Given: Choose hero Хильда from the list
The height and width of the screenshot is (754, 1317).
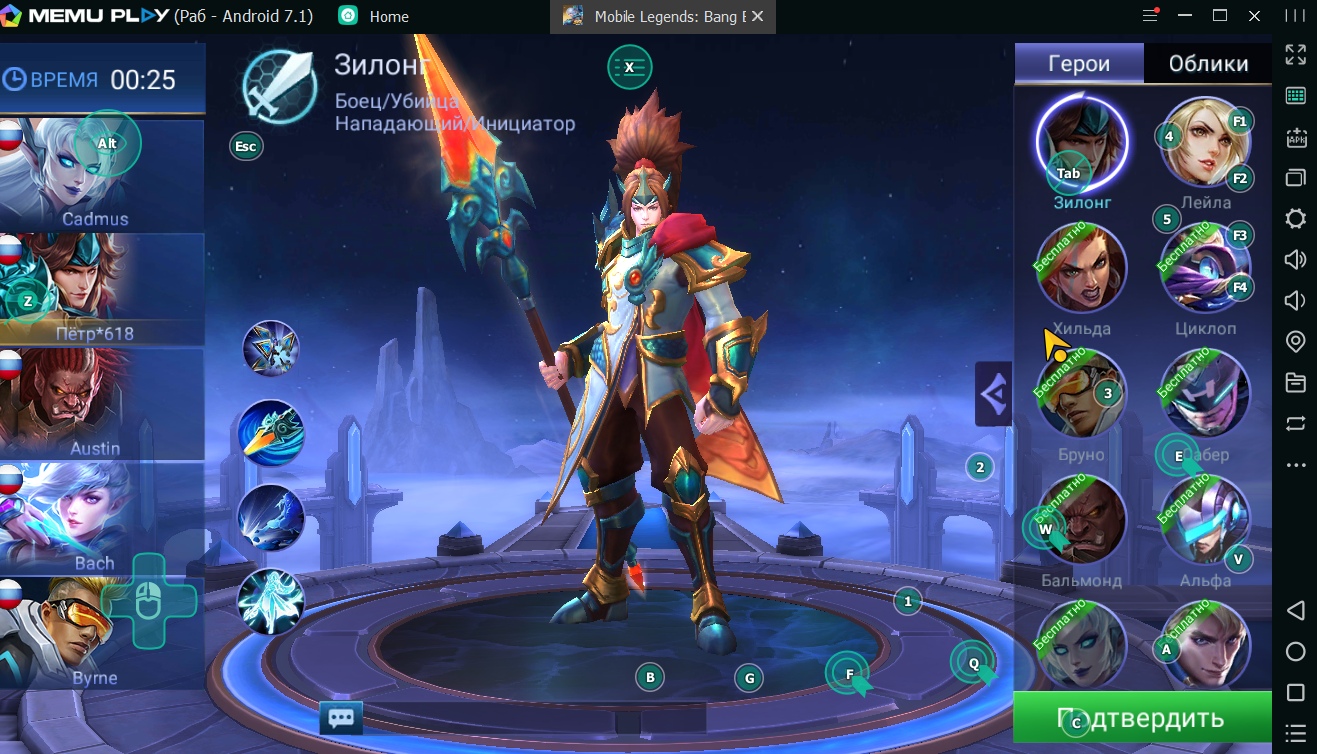Looking at the screenshot, I should click(x=1081, y=268).
